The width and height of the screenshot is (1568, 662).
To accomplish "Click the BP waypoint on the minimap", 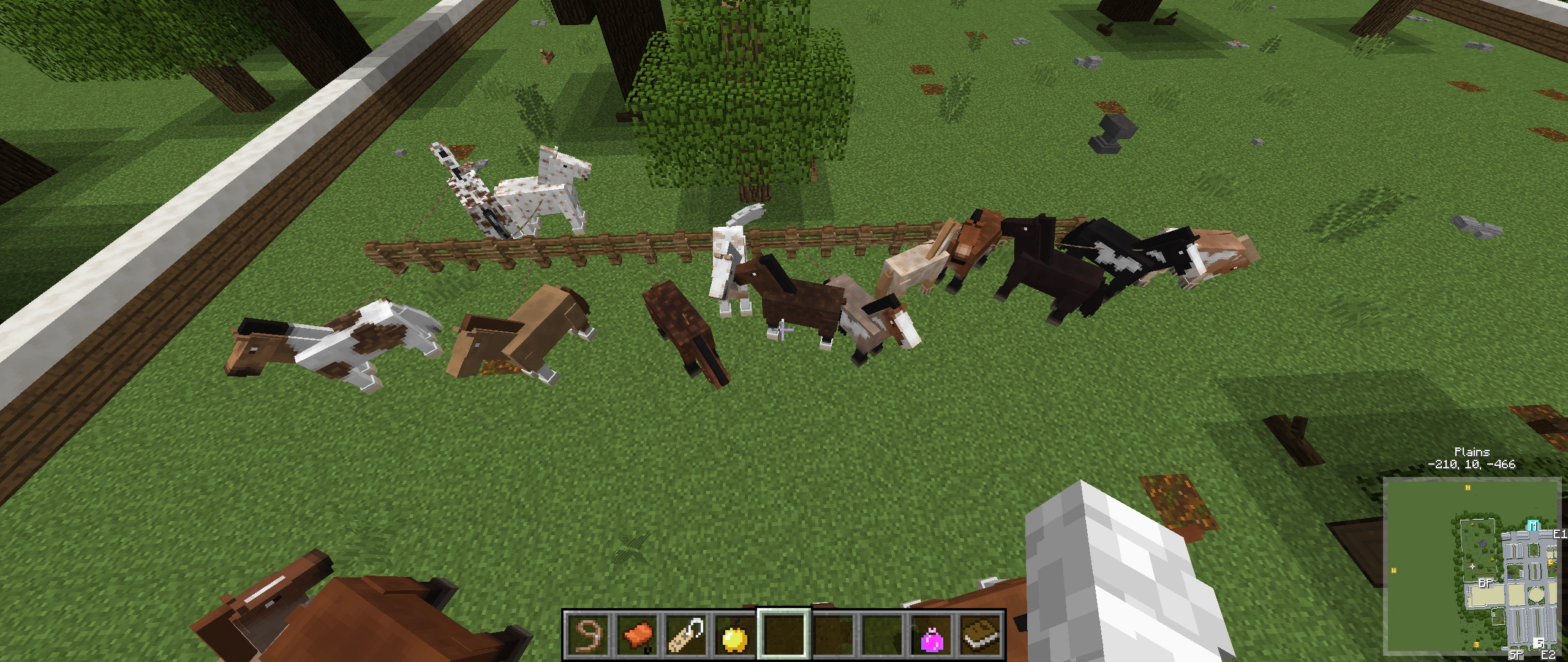I will coord(1486,584).
